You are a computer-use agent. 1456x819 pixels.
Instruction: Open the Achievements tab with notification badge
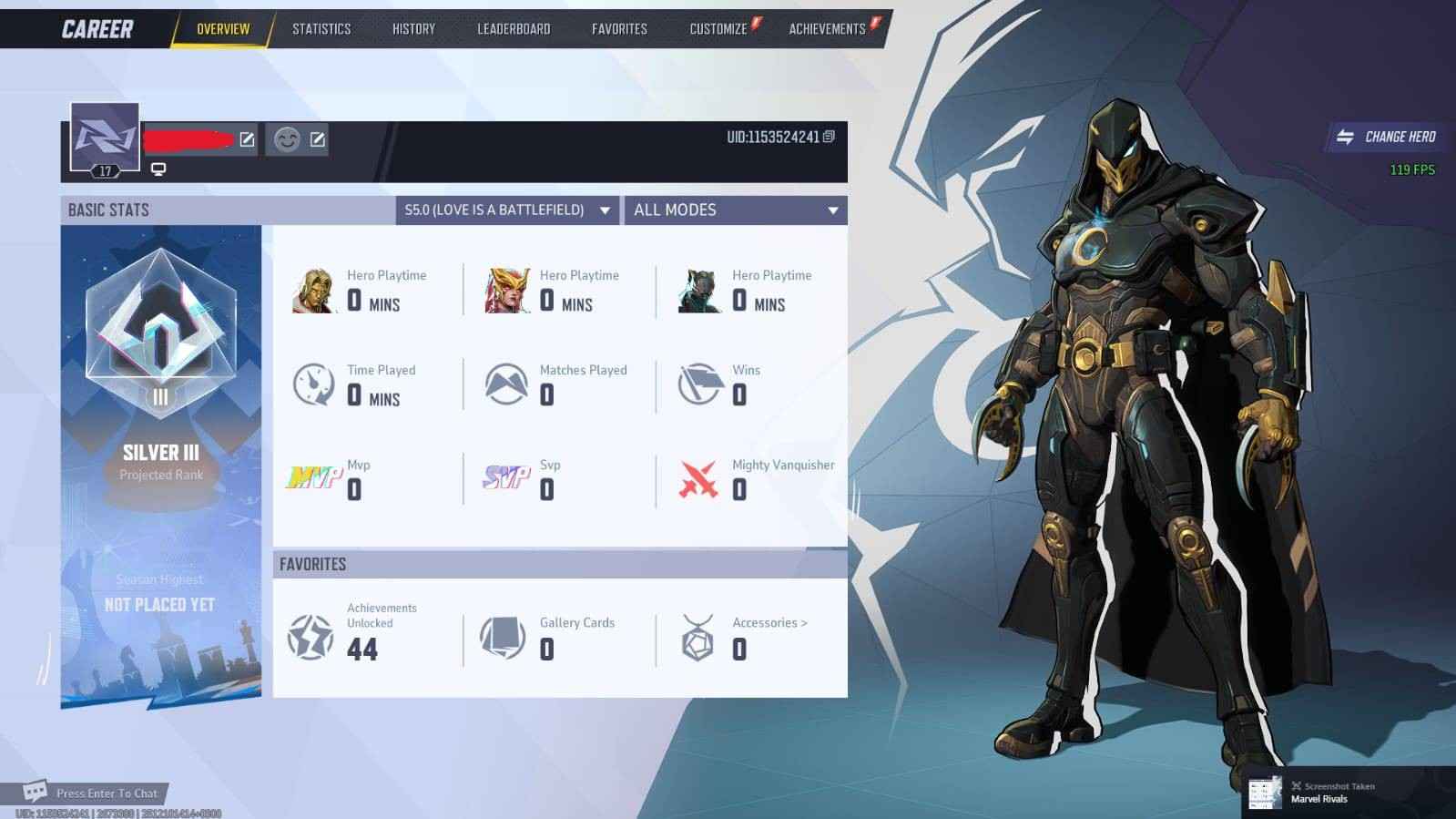827,28
